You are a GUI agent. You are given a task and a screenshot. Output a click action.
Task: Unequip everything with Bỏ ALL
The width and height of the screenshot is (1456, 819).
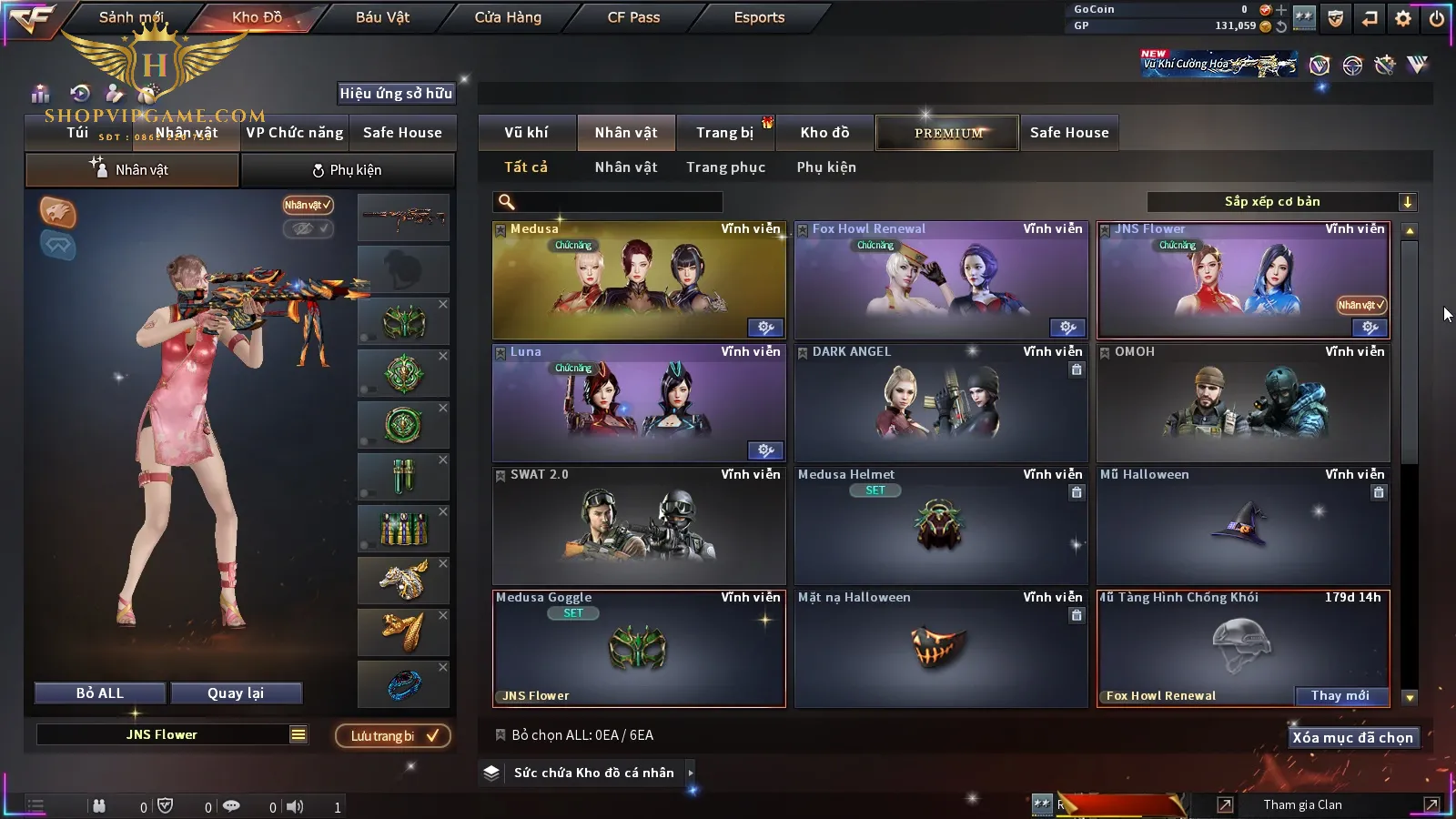[x=100, y=693]
